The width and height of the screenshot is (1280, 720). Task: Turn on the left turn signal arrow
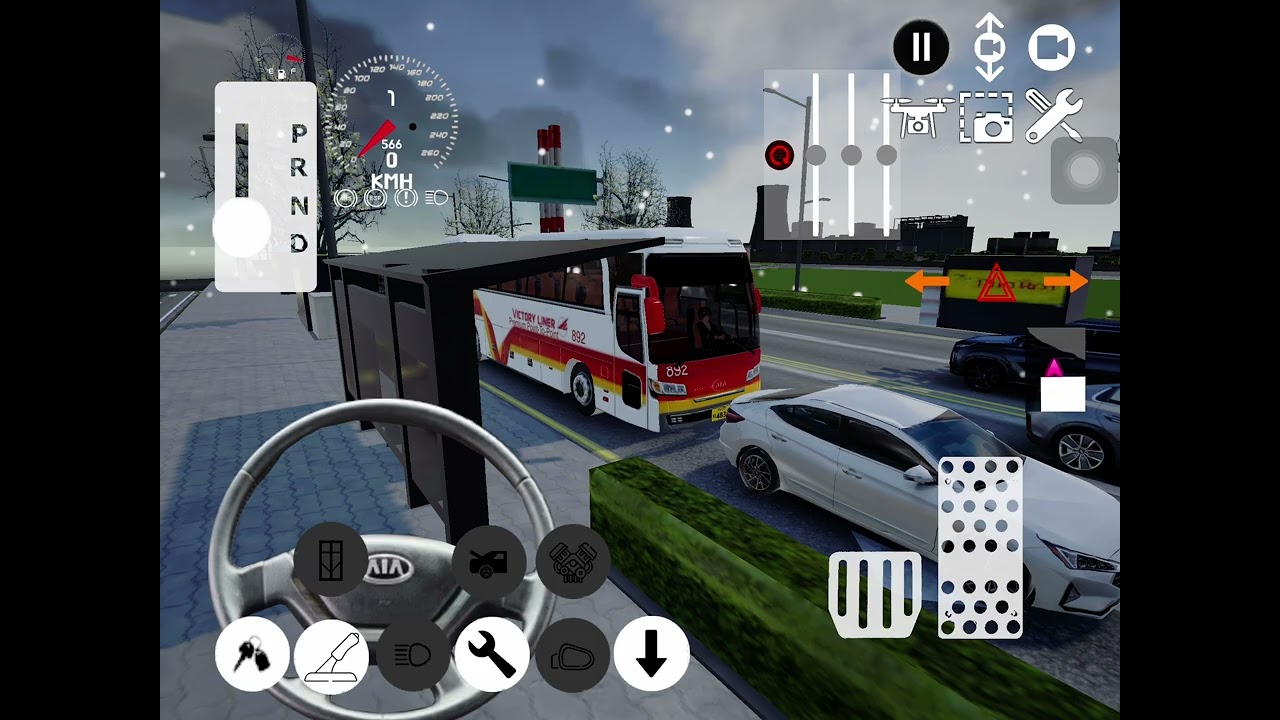click(927, 283)
